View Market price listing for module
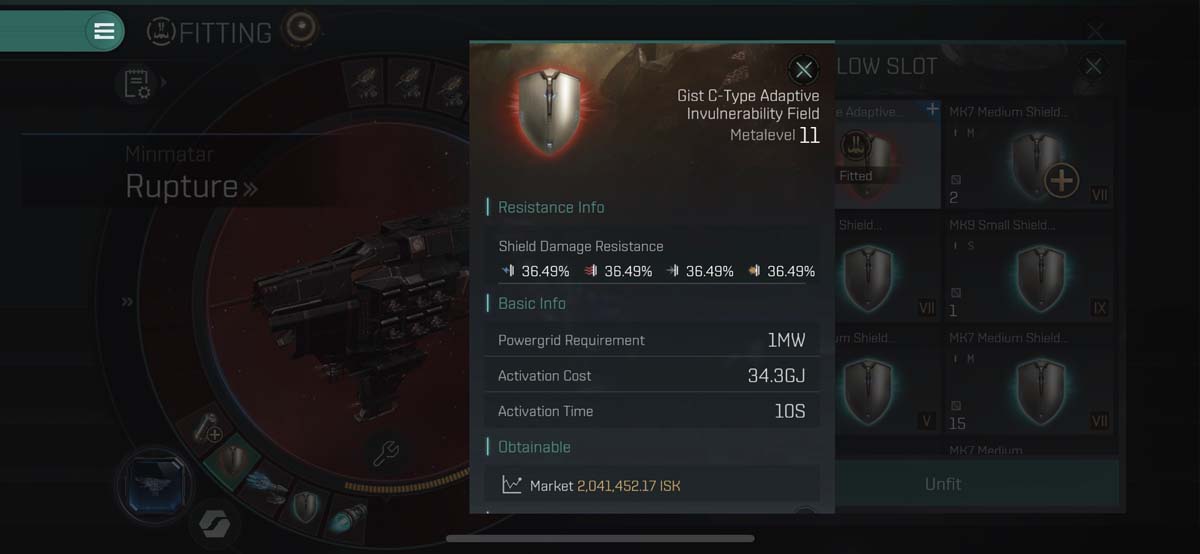 651,485
